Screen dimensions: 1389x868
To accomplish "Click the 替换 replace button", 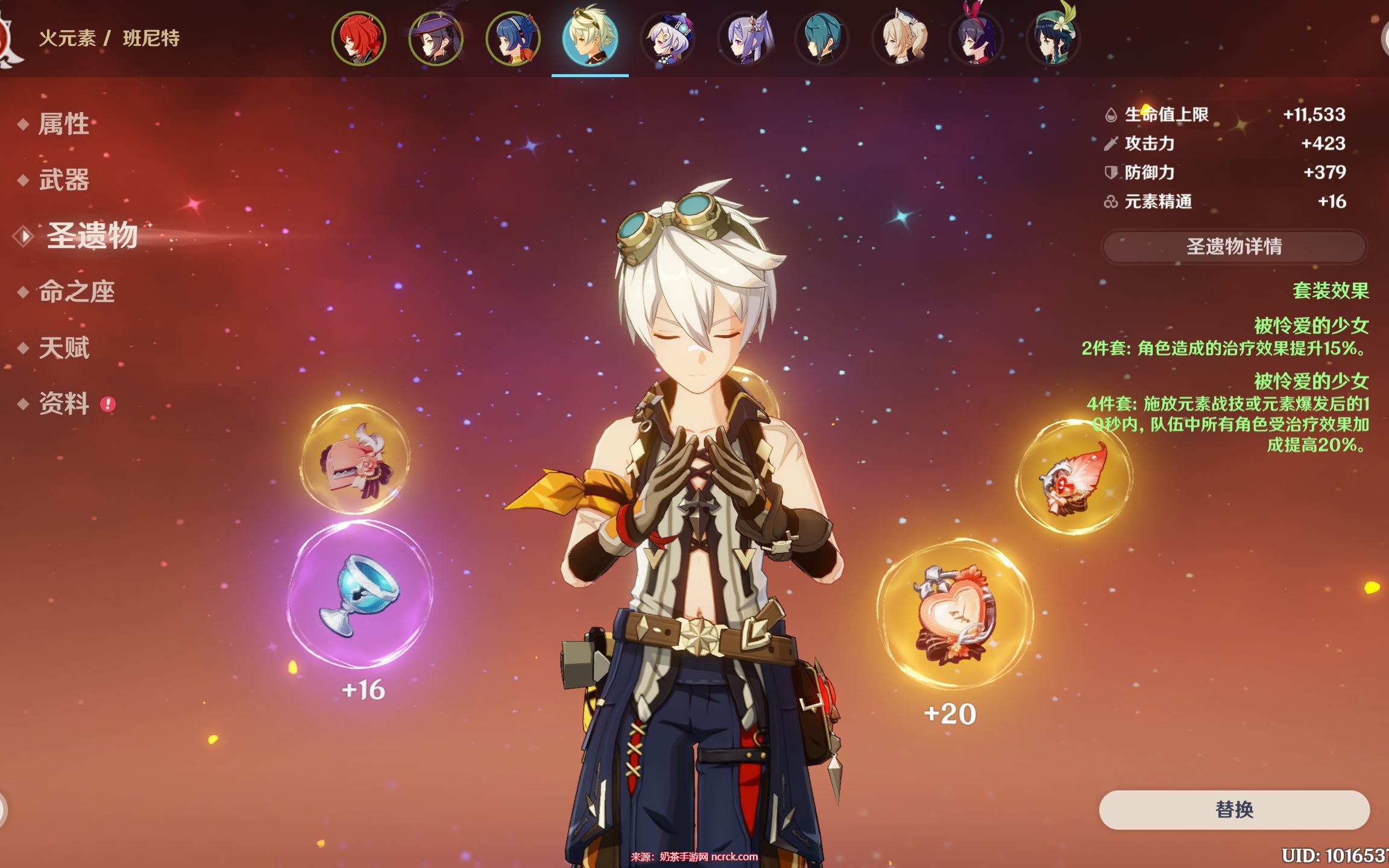I will tap(1233, 809).
